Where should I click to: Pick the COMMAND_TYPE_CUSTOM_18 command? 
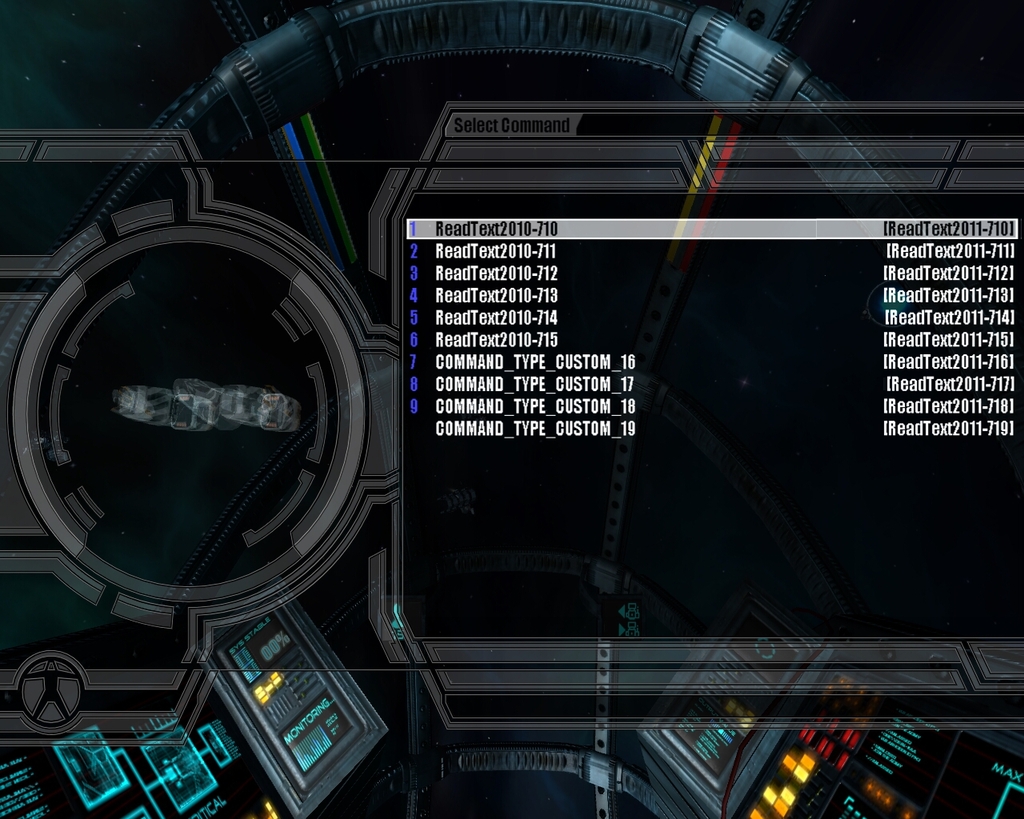[535, 406]
